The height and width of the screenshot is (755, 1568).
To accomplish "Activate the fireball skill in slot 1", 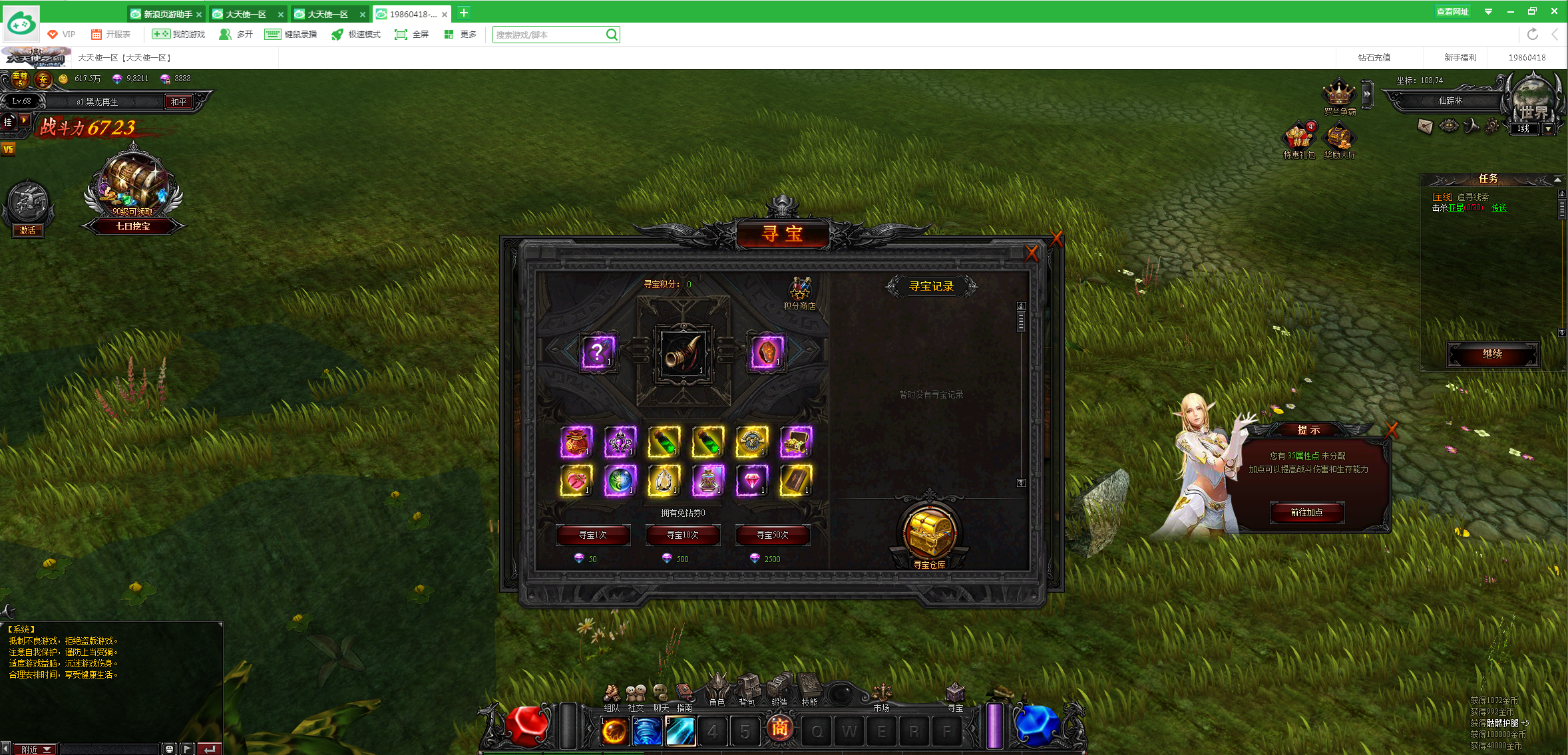I will click(614, 731).
